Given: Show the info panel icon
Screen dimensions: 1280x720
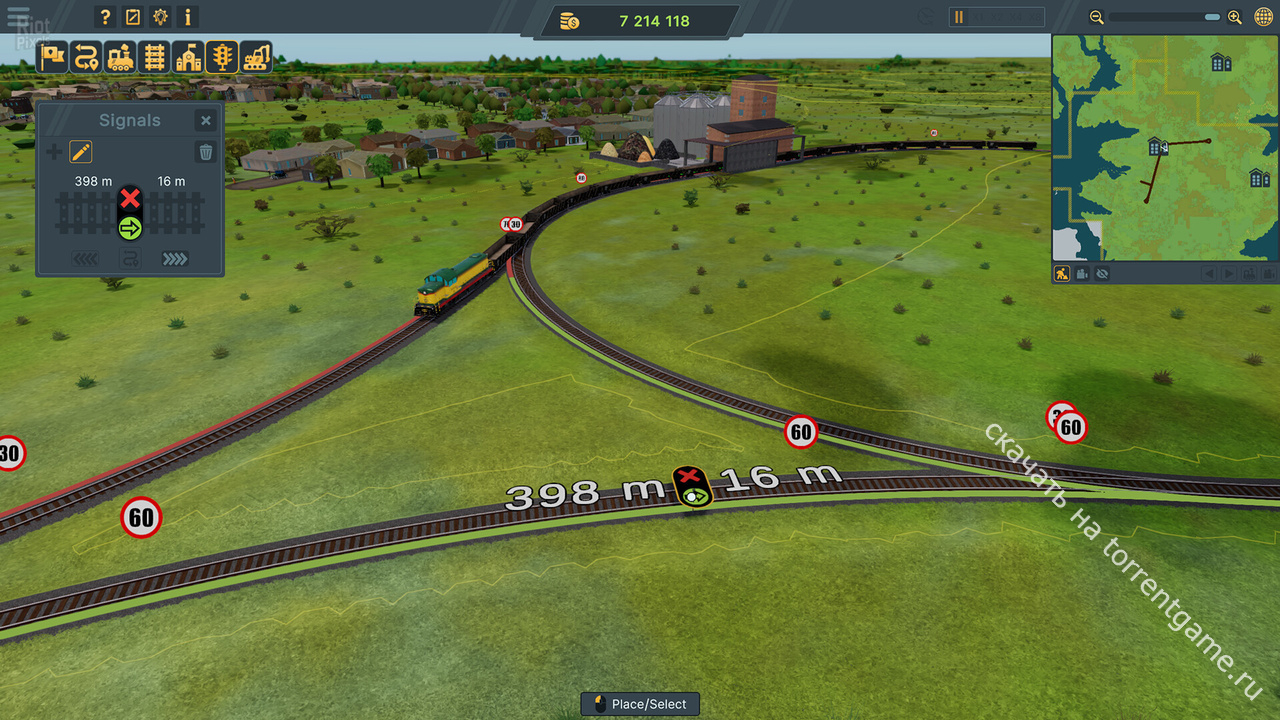Looking at the screenshot, I should click(188, 17).
